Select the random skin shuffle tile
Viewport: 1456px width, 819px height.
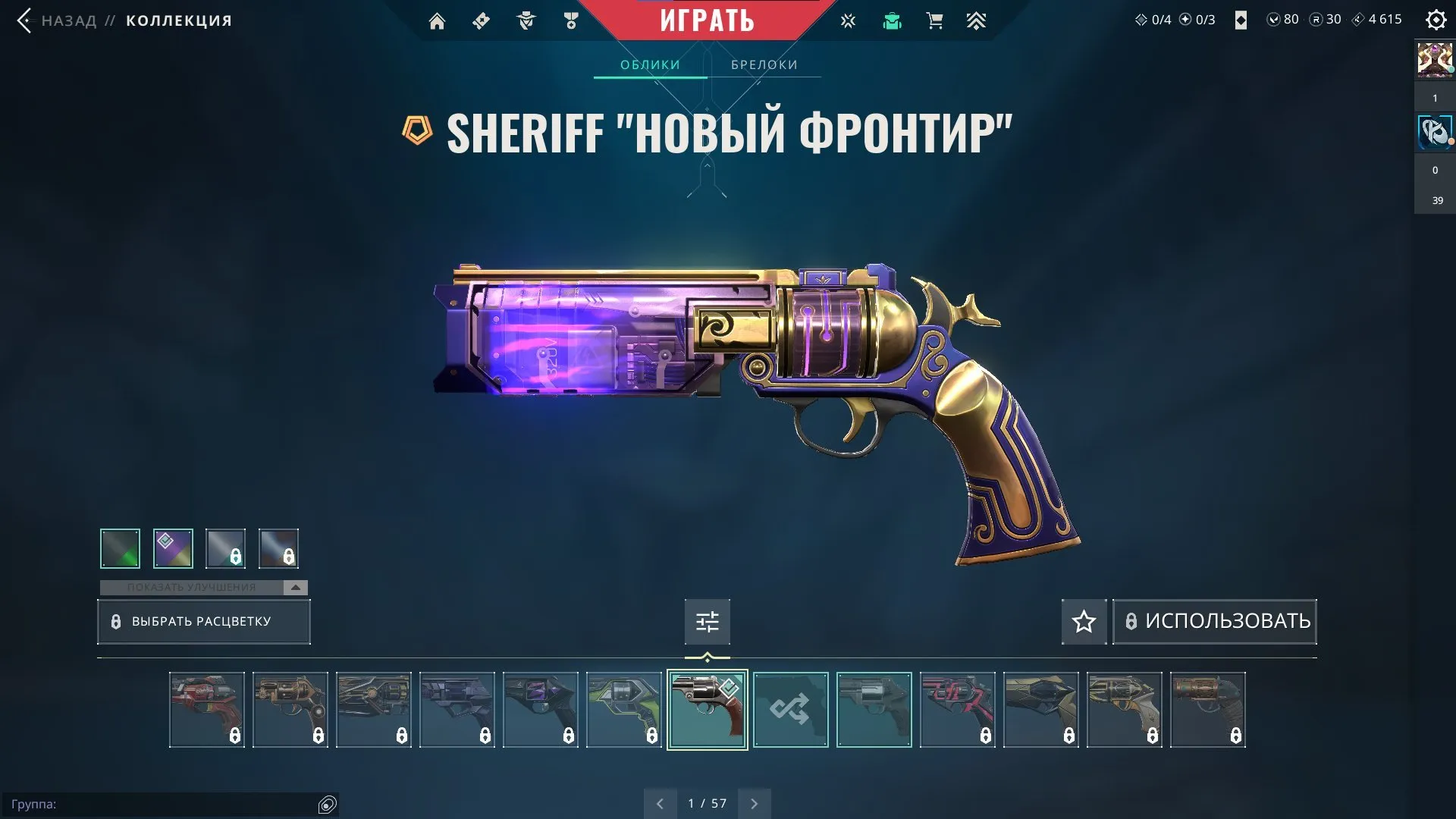coord(791,710)
